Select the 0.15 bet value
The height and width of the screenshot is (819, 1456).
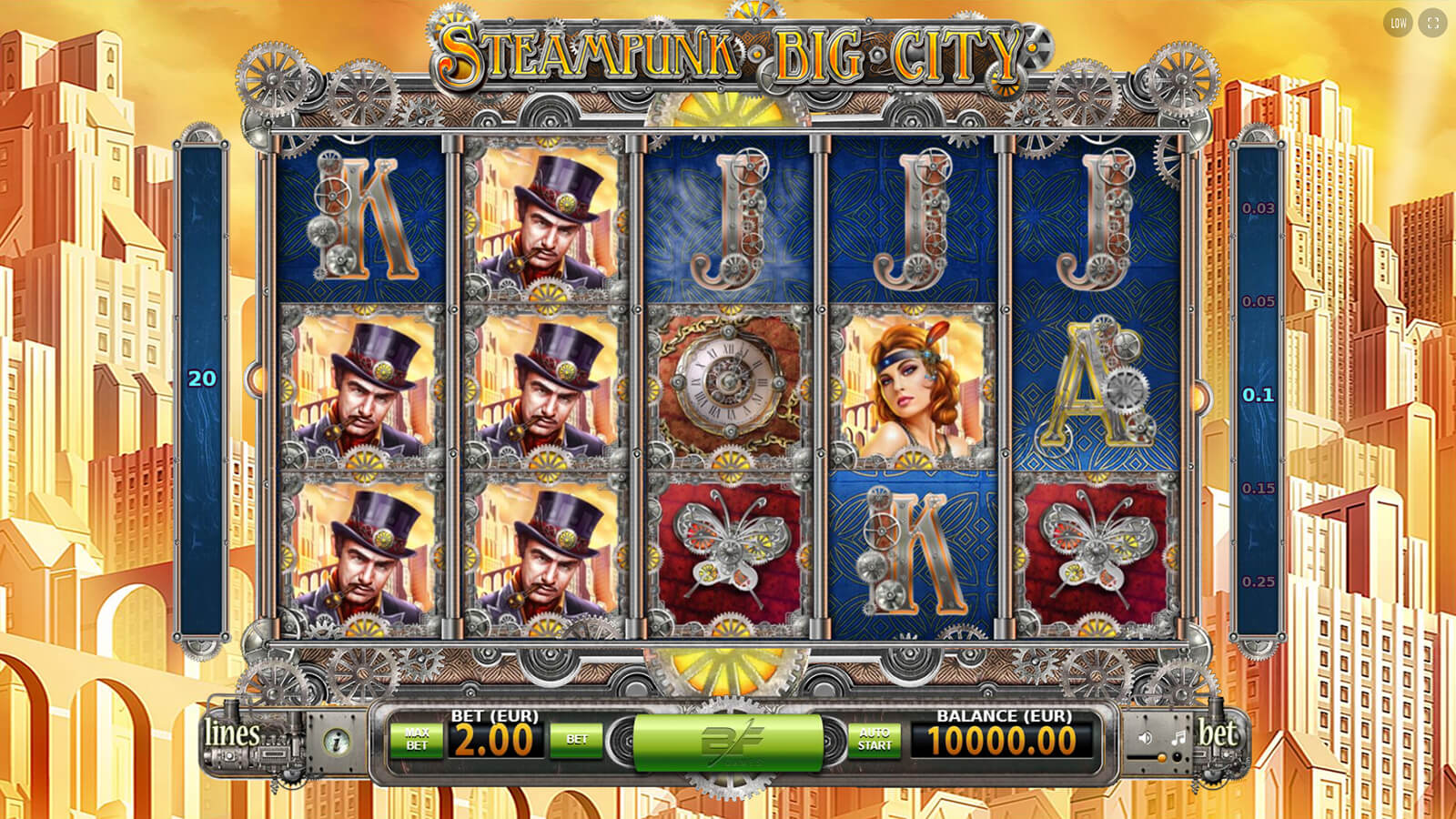[x=1258, y=489]
